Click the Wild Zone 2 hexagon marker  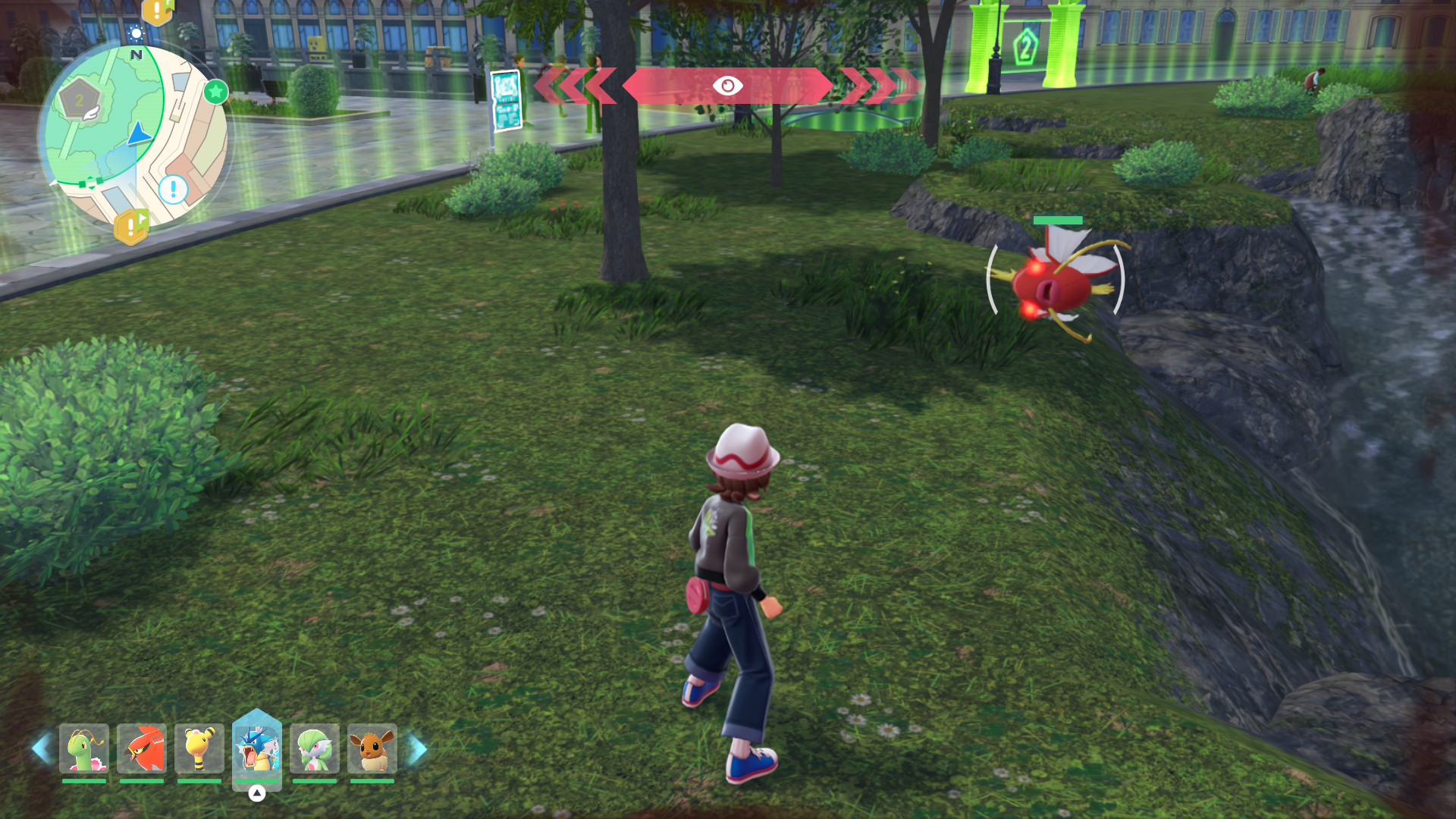coord(80,100)
